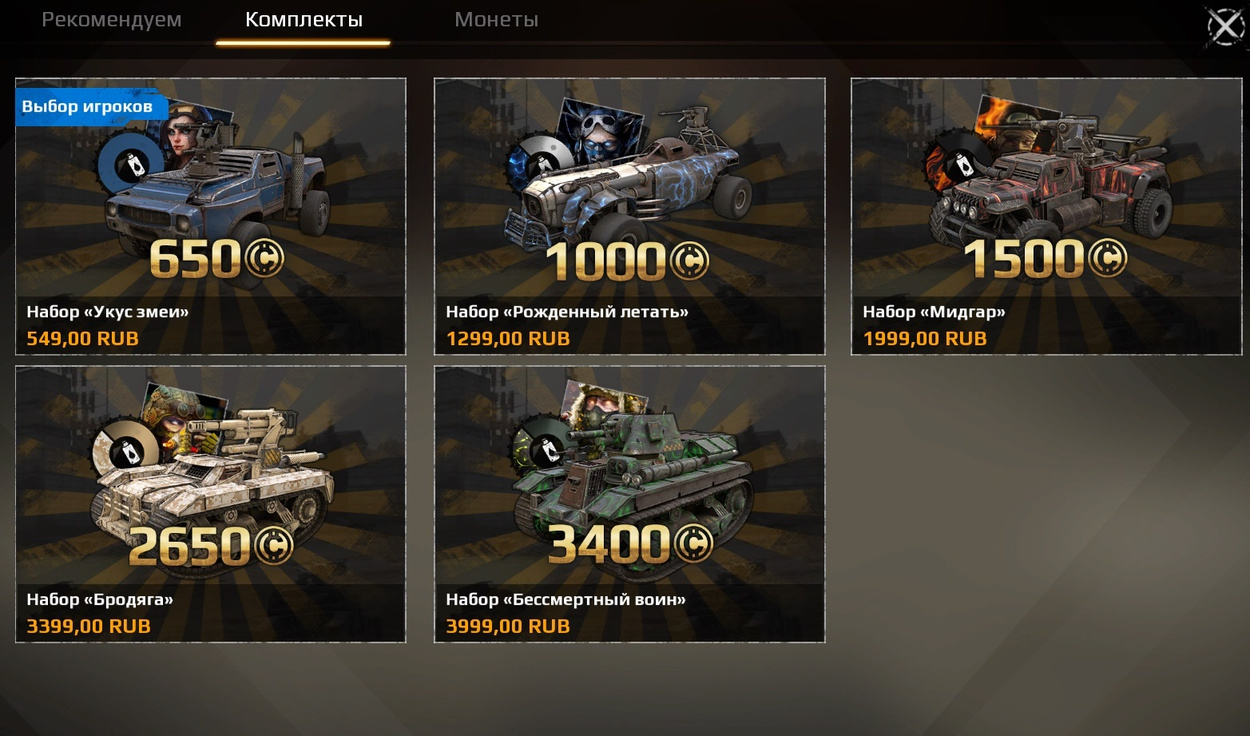Open the «Бродяга» pack offer

coord(210,504)
